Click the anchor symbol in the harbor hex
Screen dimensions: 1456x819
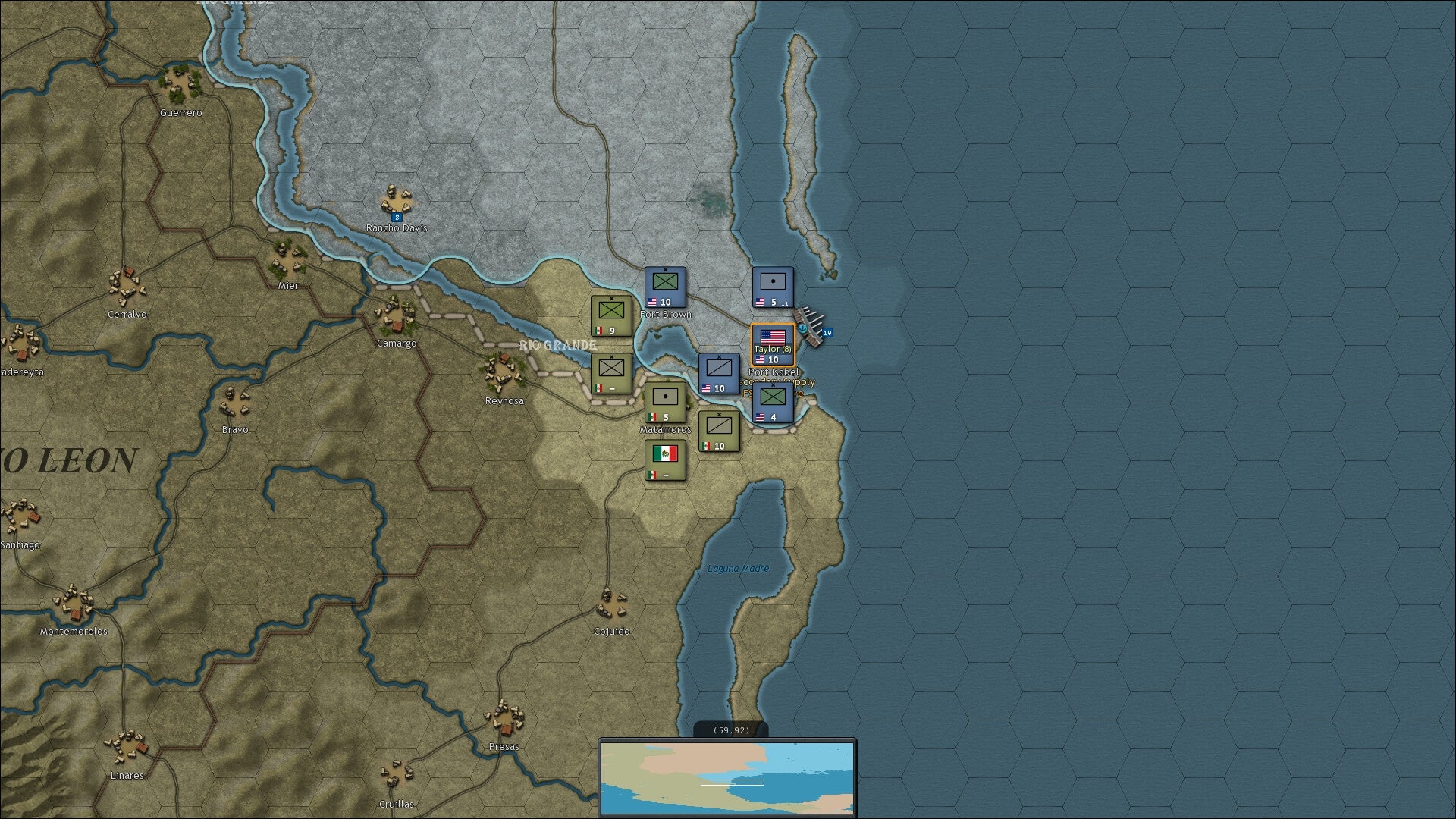pos(802,328)
